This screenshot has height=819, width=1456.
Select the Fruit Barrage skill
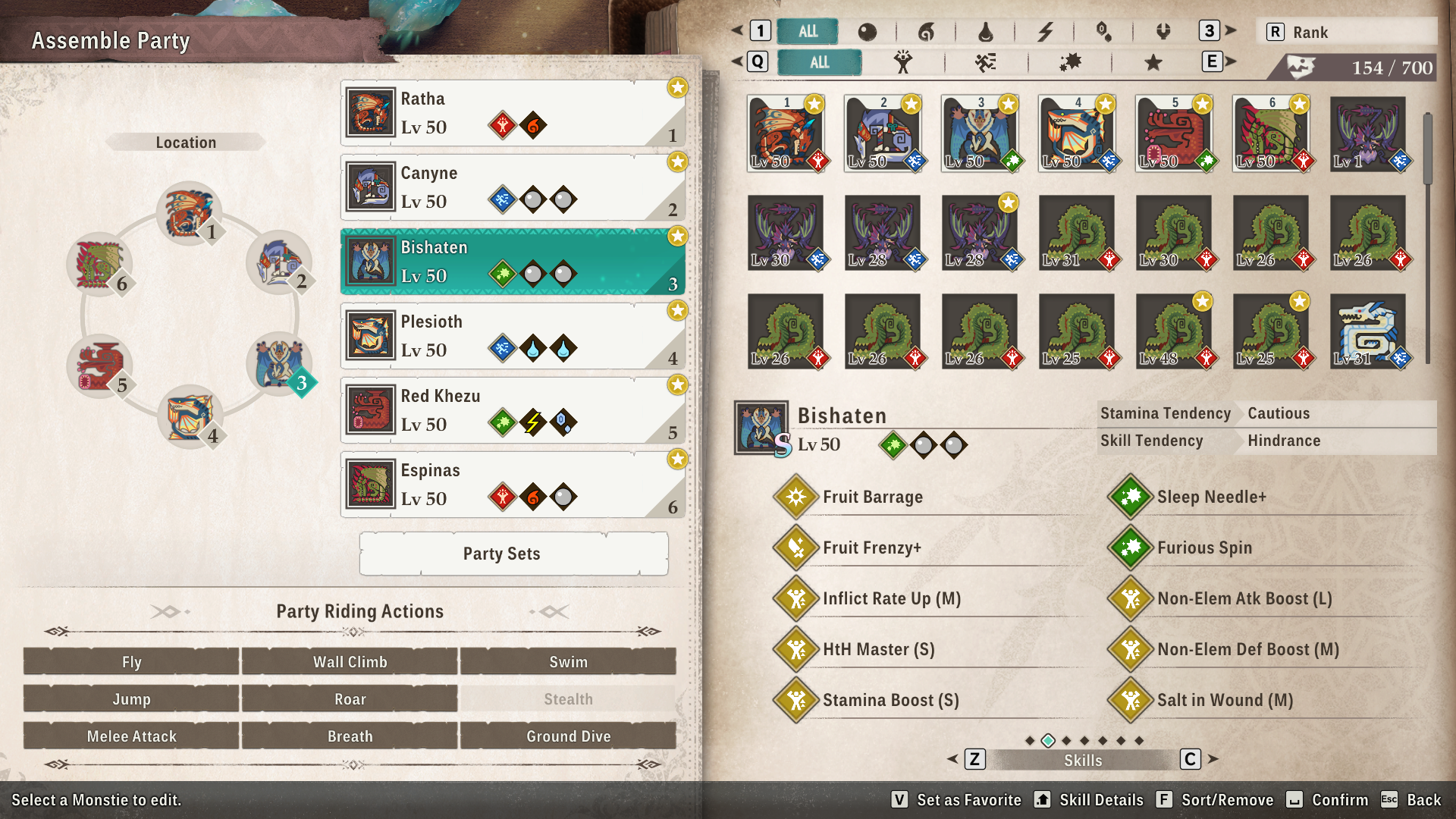[x=872, y=497]
